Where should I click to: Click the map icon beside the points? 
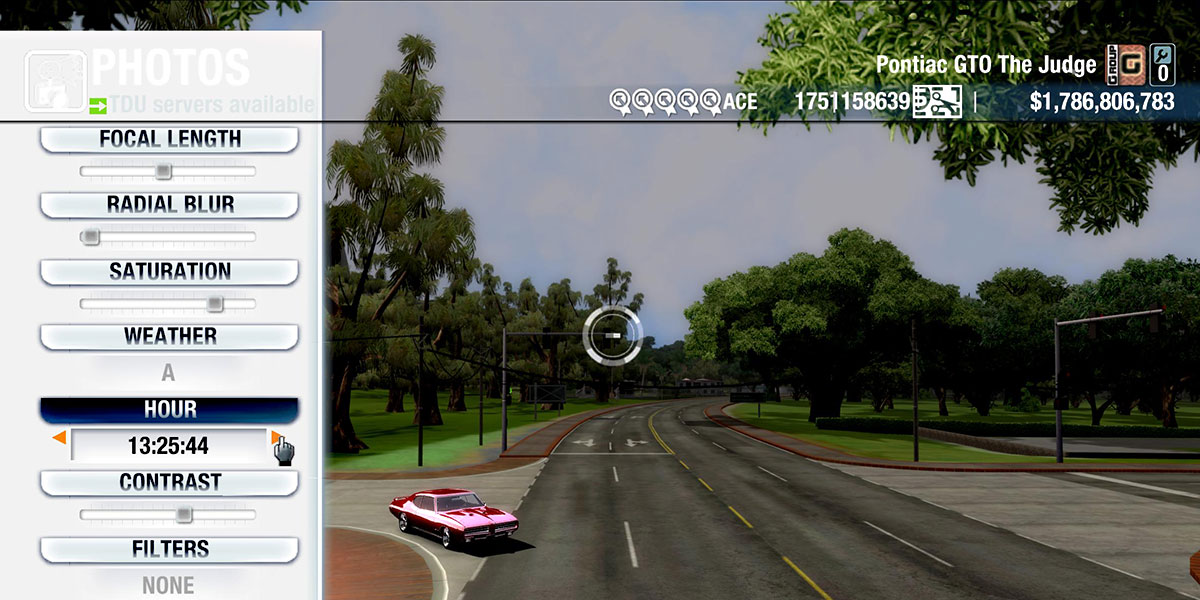[x=937, y=101]
